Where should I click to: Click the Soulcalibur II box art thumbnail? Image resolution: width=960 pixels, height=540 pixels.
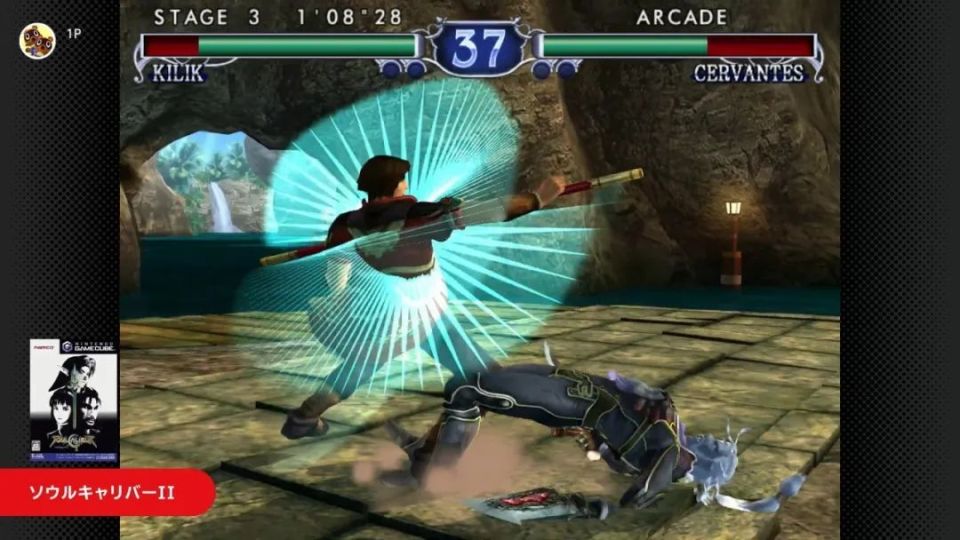tap(73, 399)
